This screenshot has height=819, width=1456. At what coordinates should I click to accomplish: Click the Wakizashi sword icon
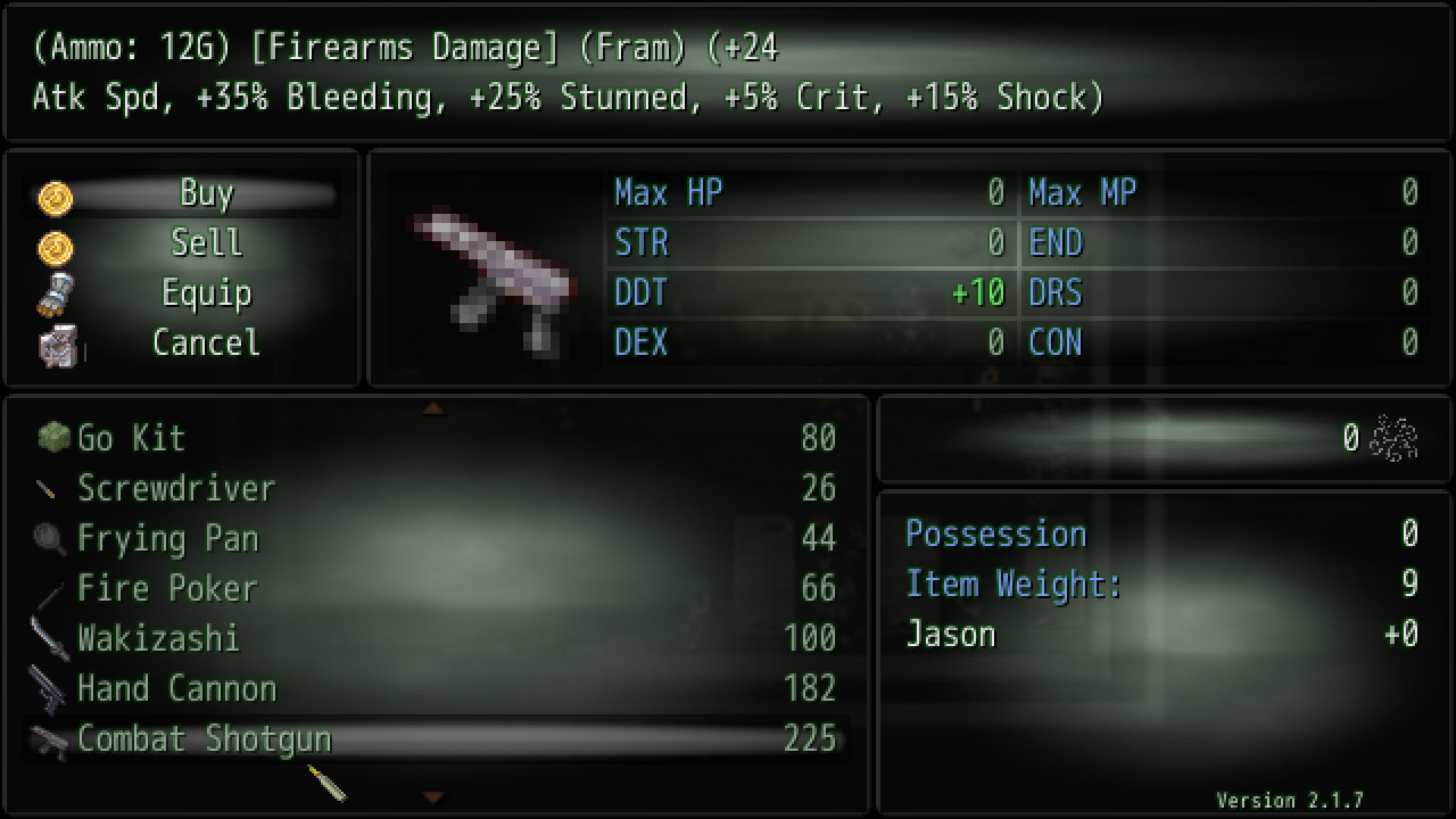48,639
